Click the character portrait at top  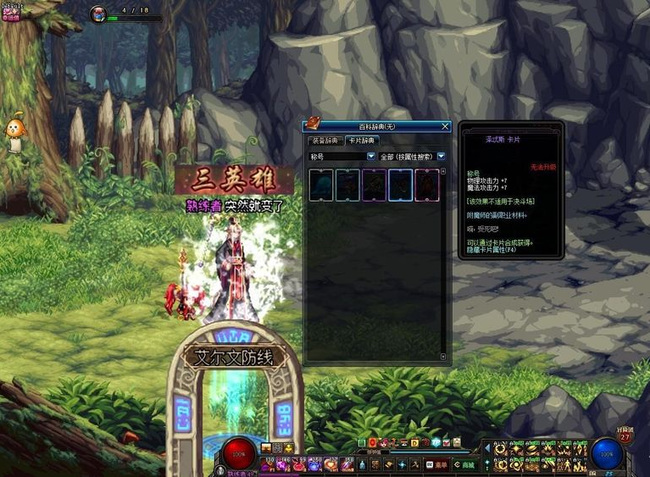click(x=100, y=14)
